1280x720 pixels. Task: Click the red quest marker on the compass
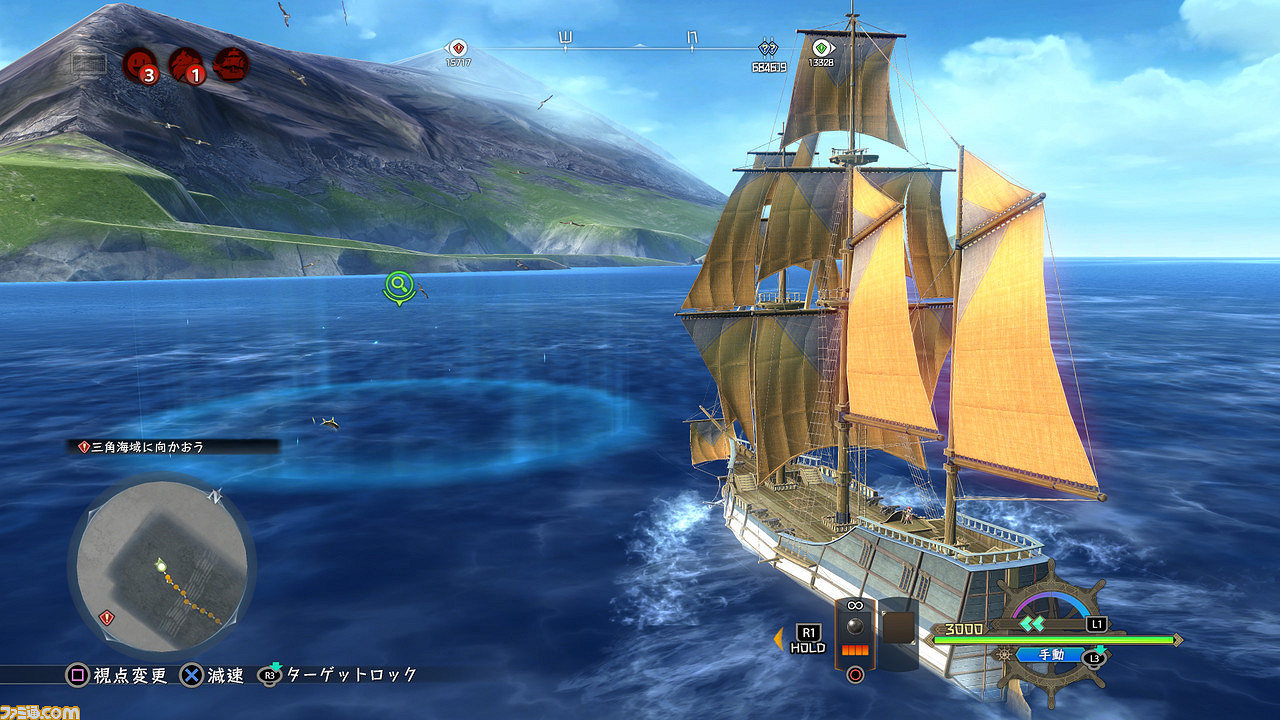[458, 48]
